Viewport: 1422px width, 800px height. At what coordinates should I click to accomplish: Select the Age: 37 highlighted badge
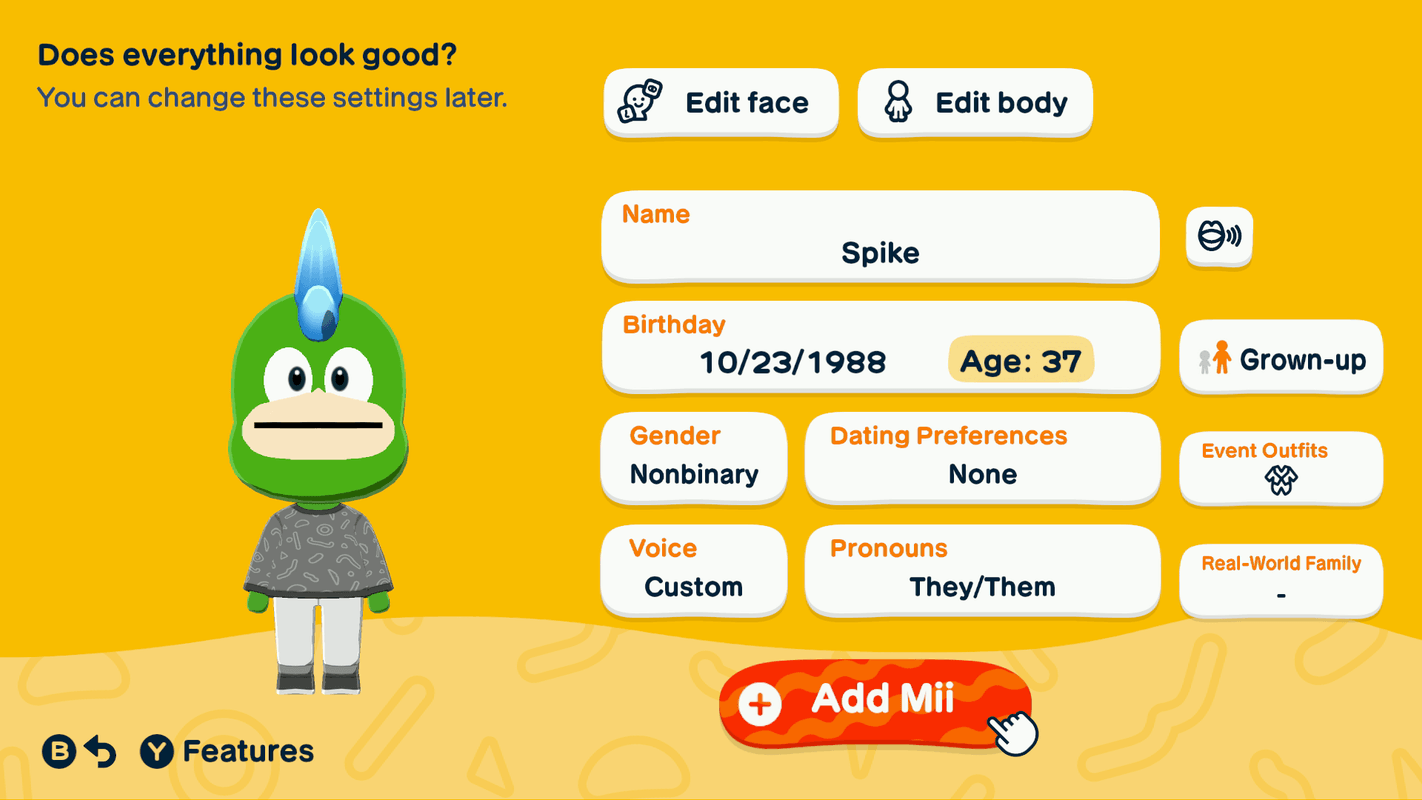(x=1020, y=361)
